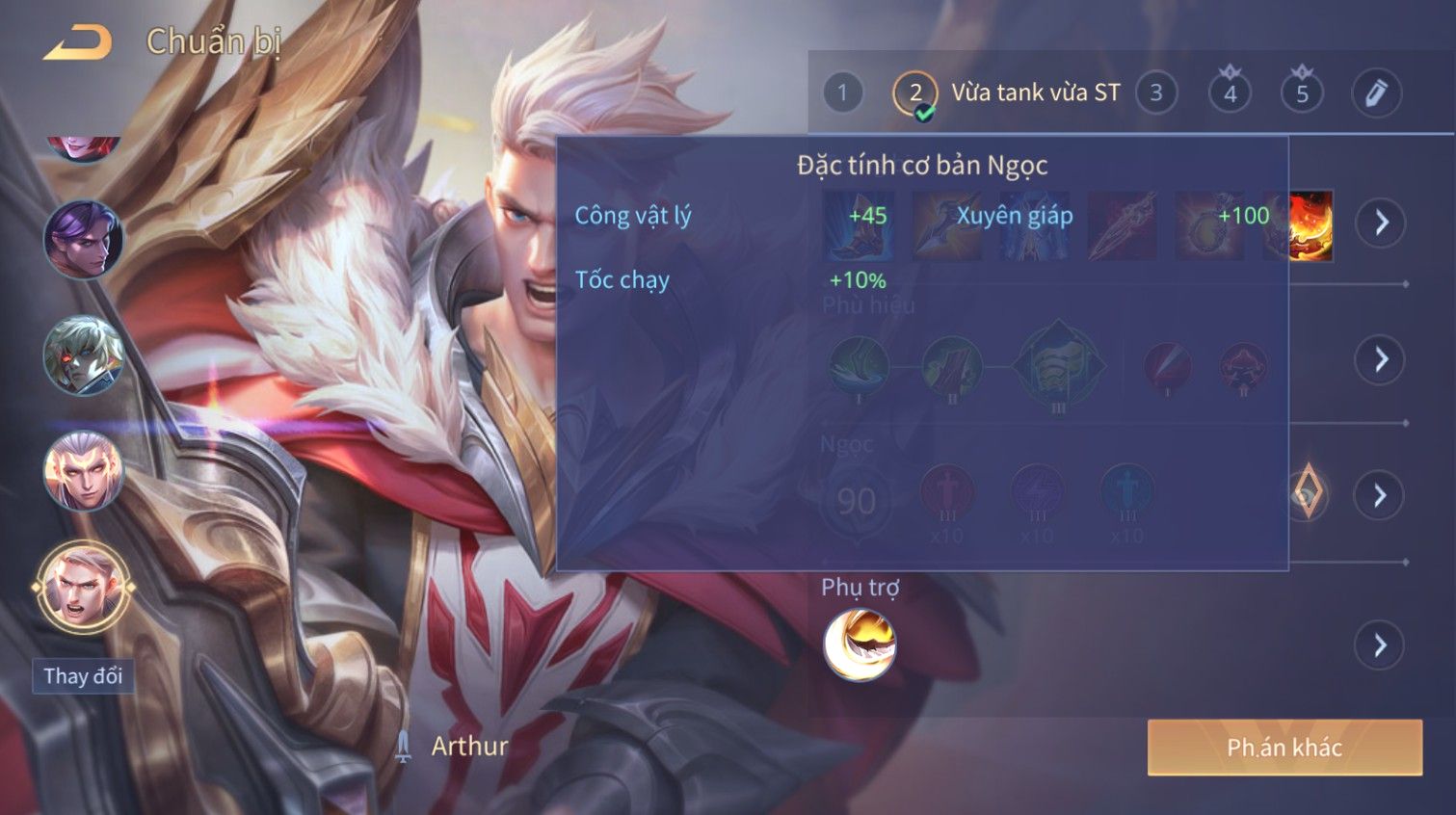
Task: Expand the Phụ trợ row arrow
Action: click(x=1381, y=644)
